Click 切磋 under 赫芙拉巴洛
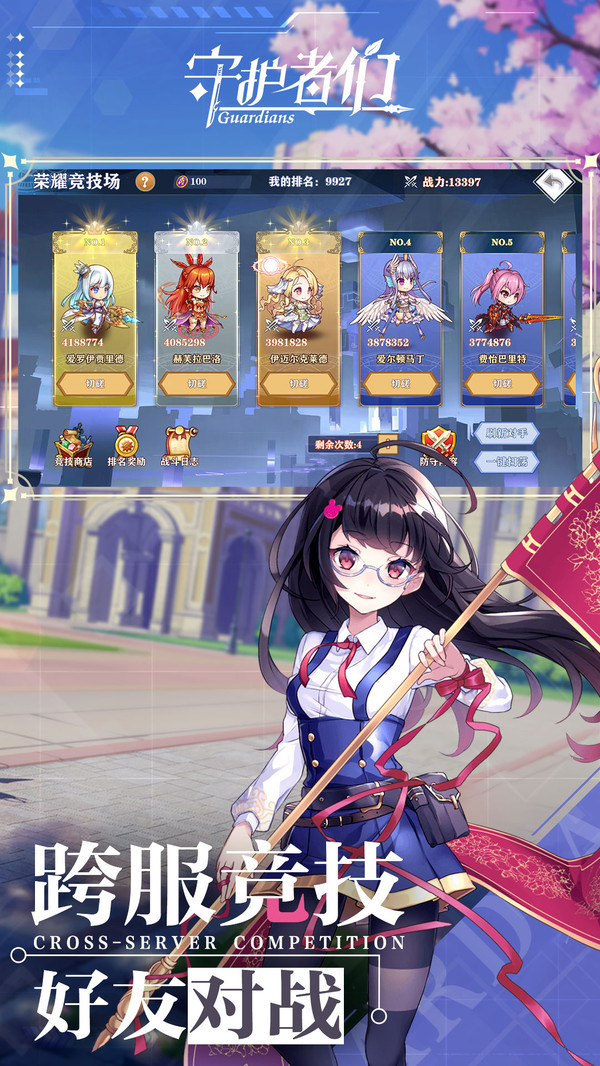Image resolution: width=600 pixels, height=1066 pixels. 196,383
